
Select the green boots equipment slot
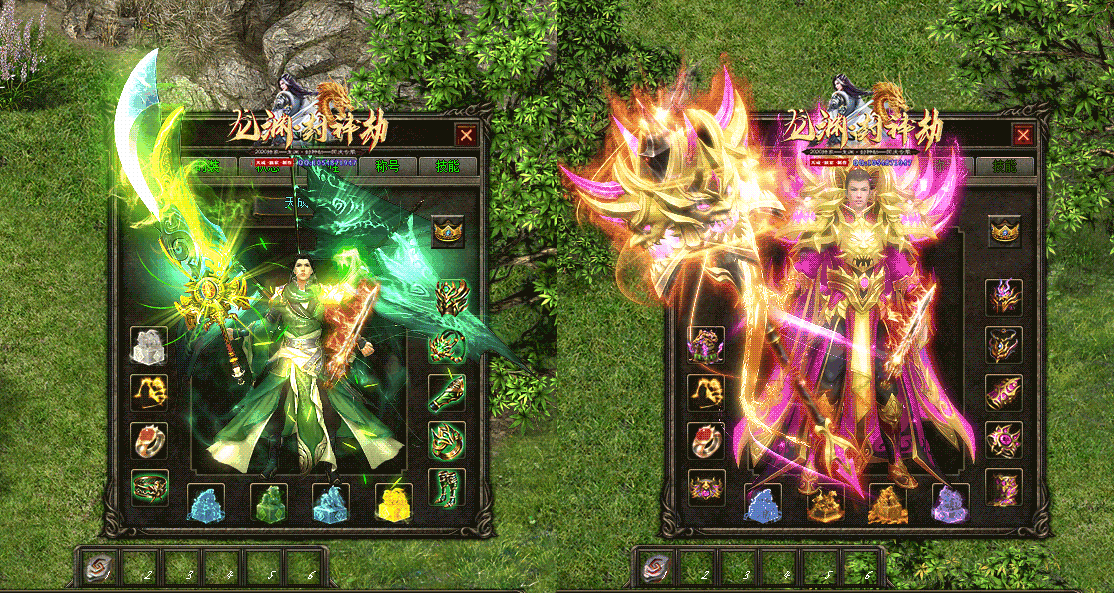click(x=447, y=486)
